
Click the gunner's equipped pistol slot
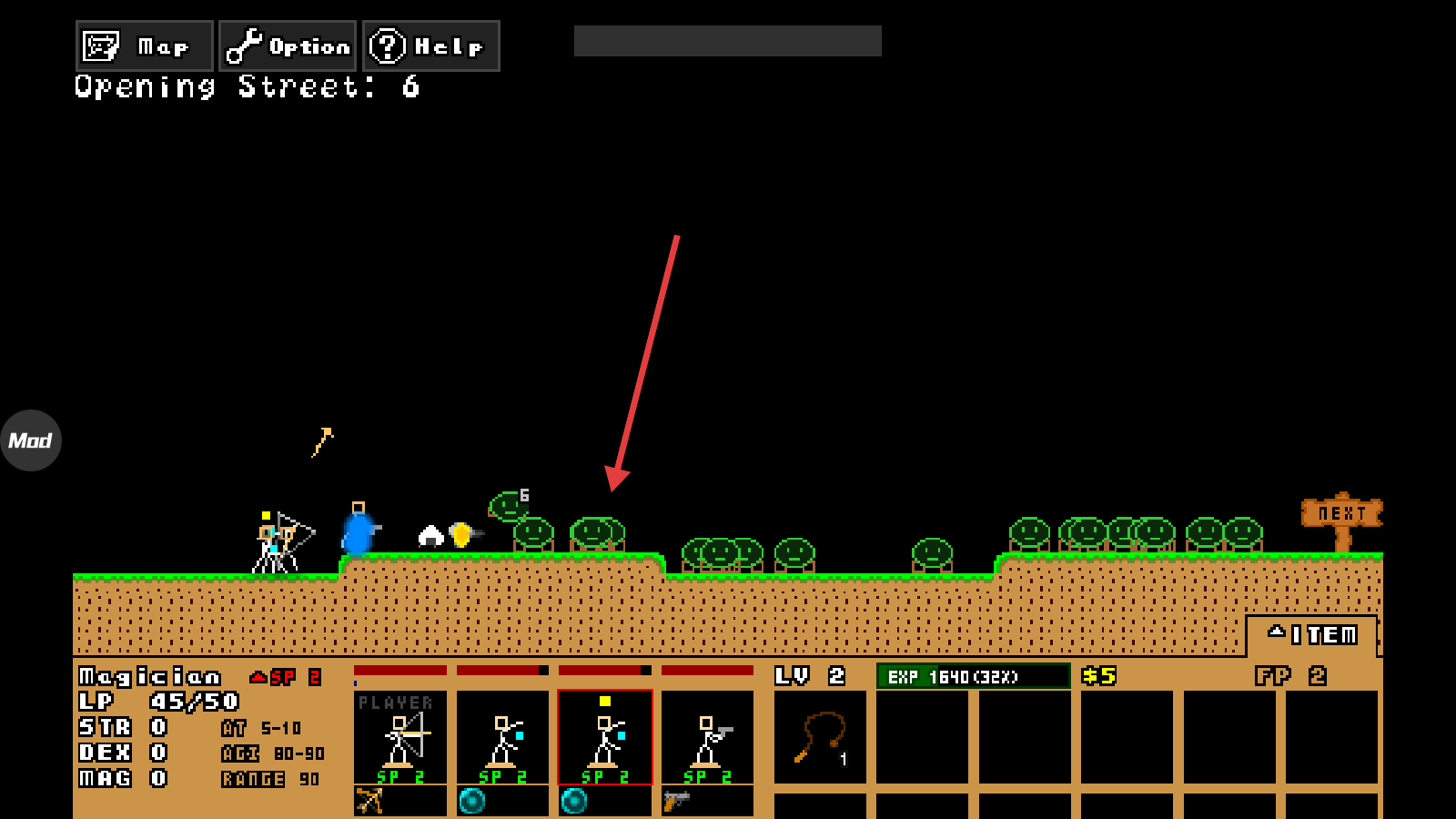[x=707, y=801]
